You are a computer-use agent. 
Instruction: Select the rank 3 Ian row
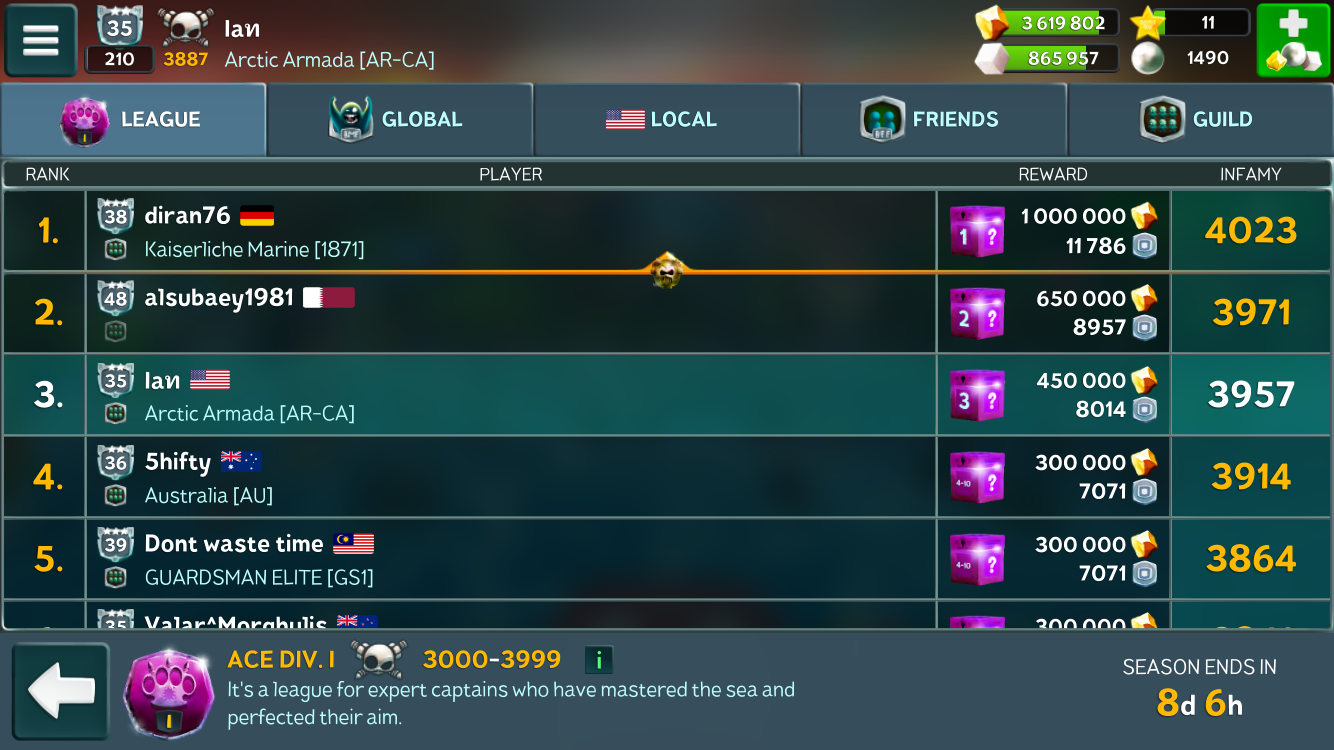pos(510,395)
